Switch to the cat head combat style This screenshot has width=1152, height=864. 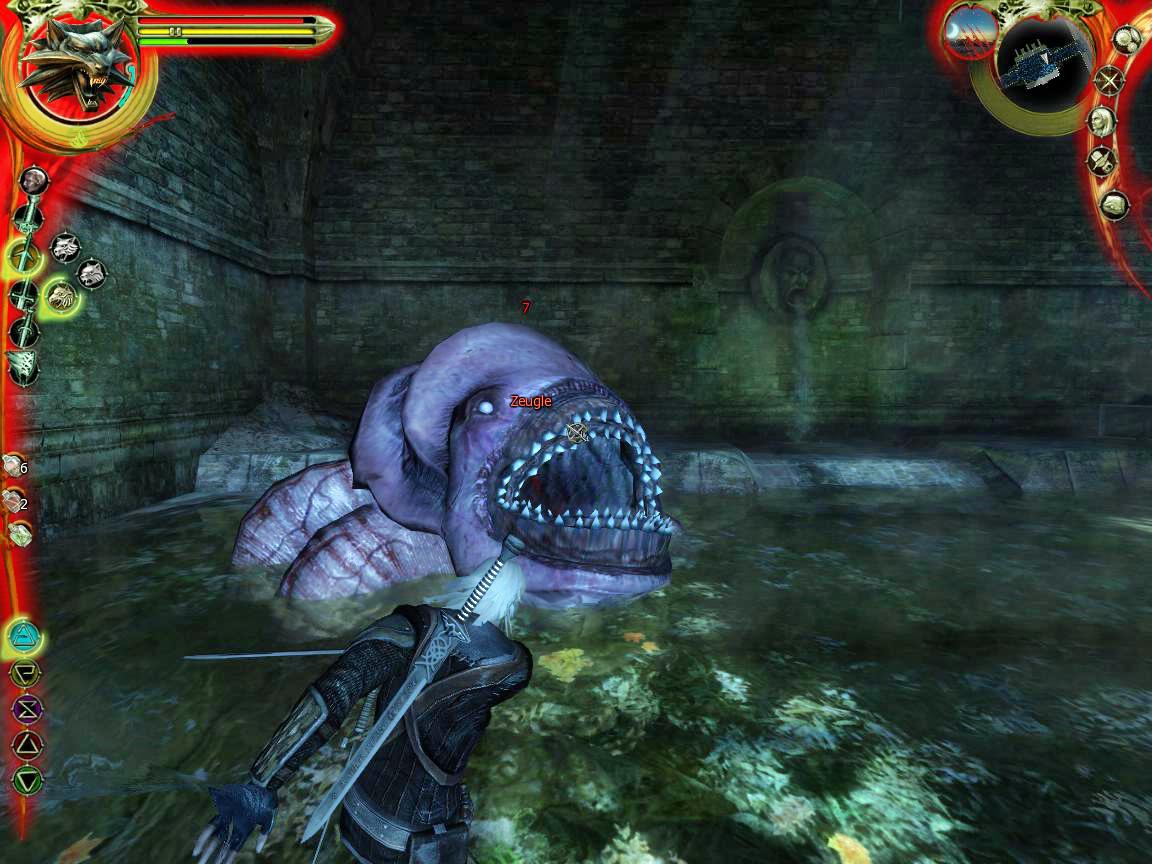coord(91,271)
